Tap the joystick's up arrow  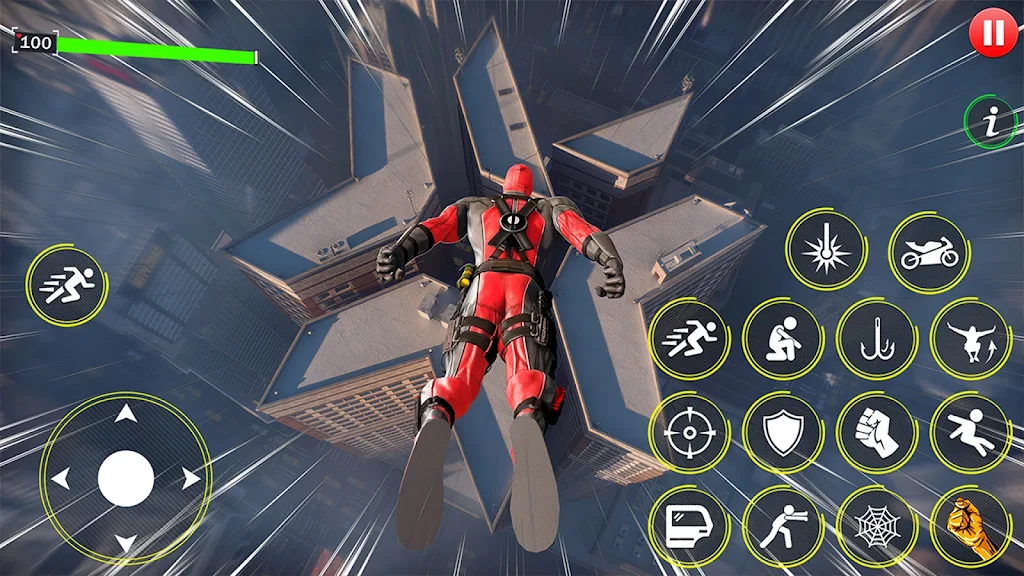125,414
